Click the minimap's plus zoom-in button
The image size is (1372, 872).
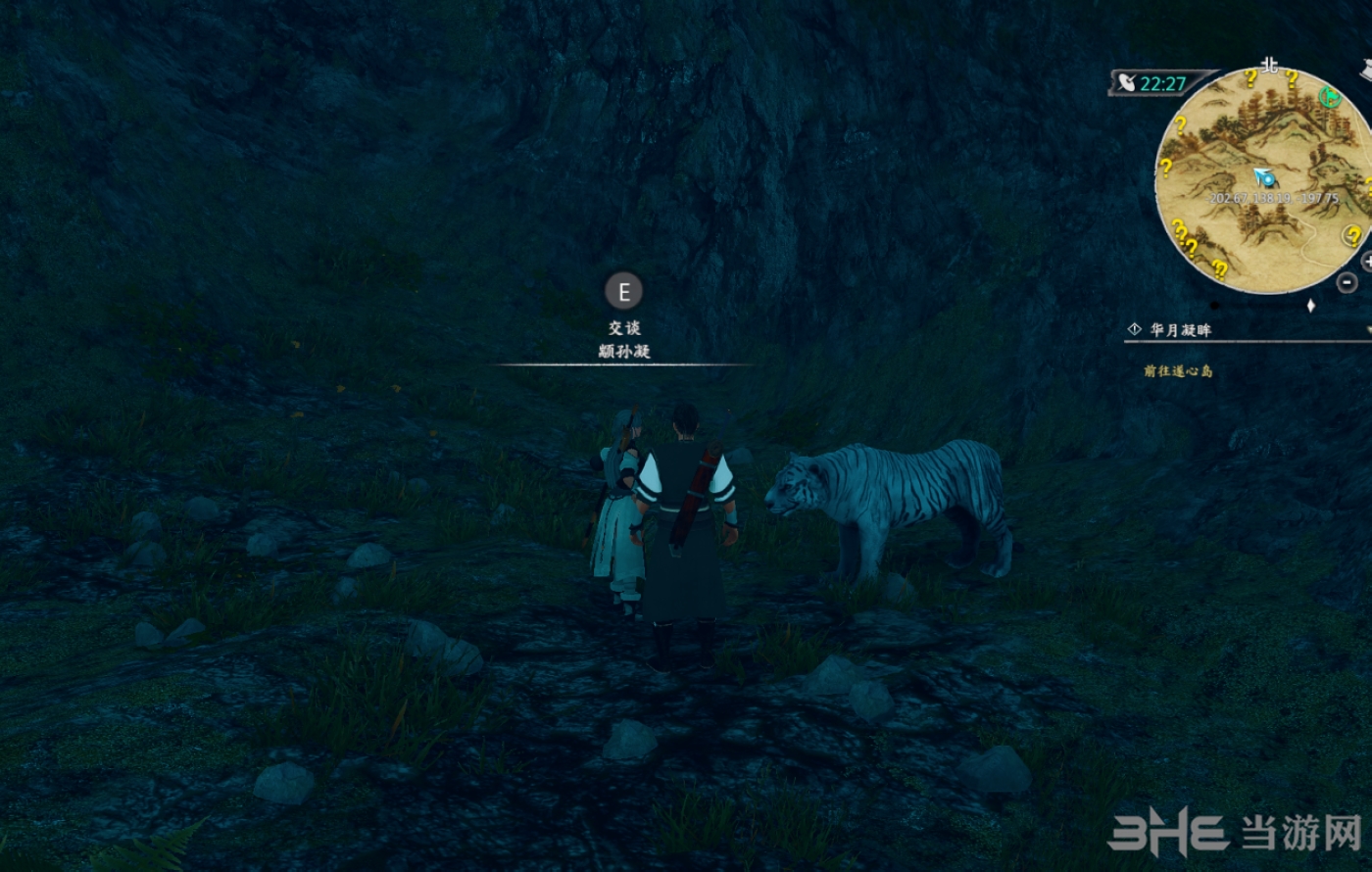click(1367, 261)
